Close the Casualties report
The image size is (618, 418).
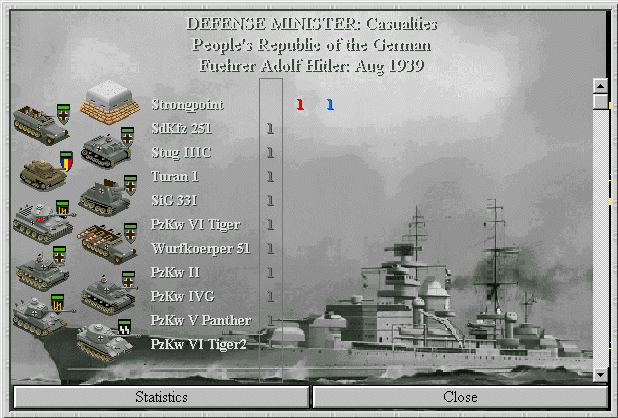[x=459, y=397]
